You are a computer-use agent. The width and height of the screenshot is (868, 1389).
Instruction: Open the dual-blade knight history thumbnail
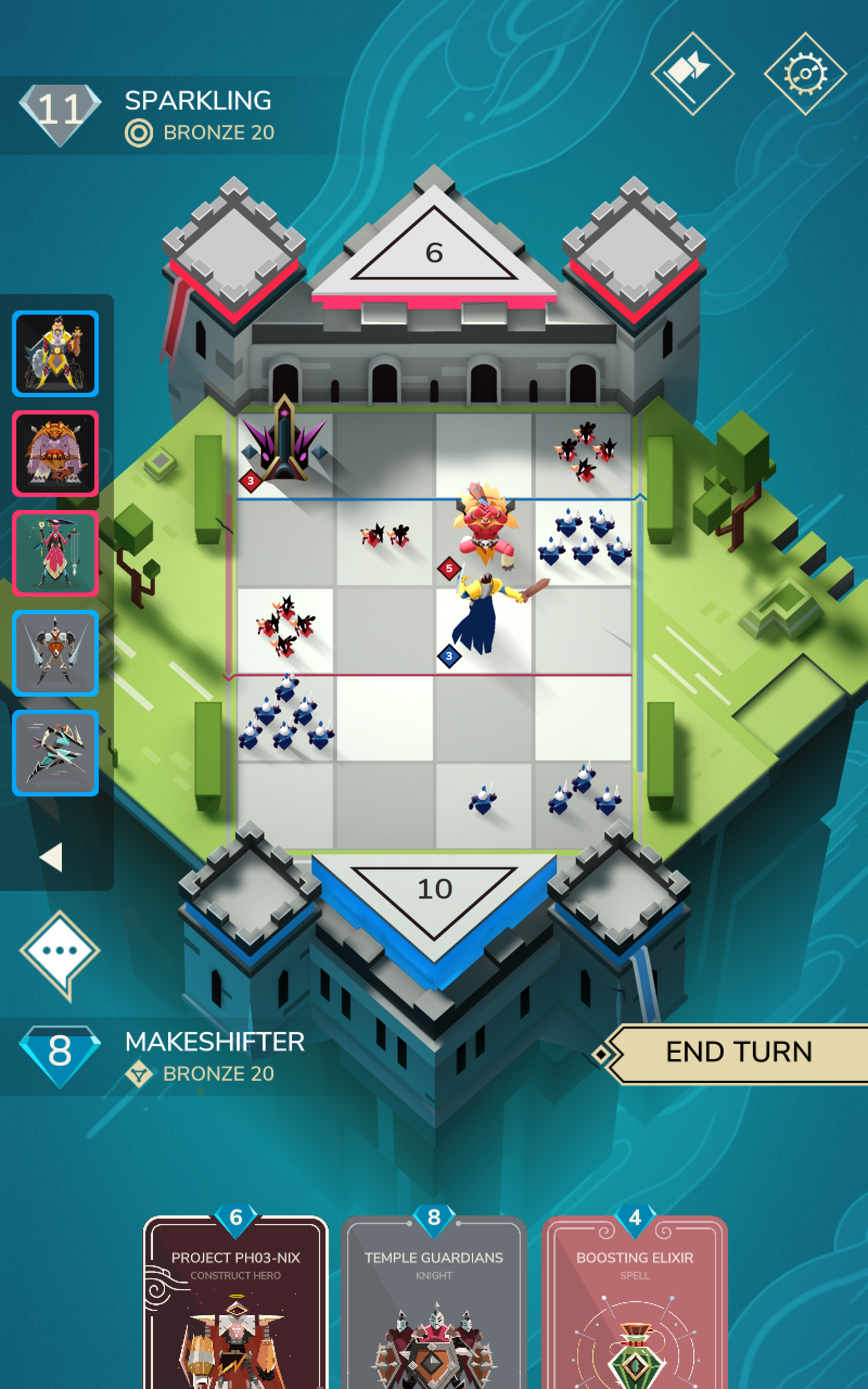click(x=56, y=653)
